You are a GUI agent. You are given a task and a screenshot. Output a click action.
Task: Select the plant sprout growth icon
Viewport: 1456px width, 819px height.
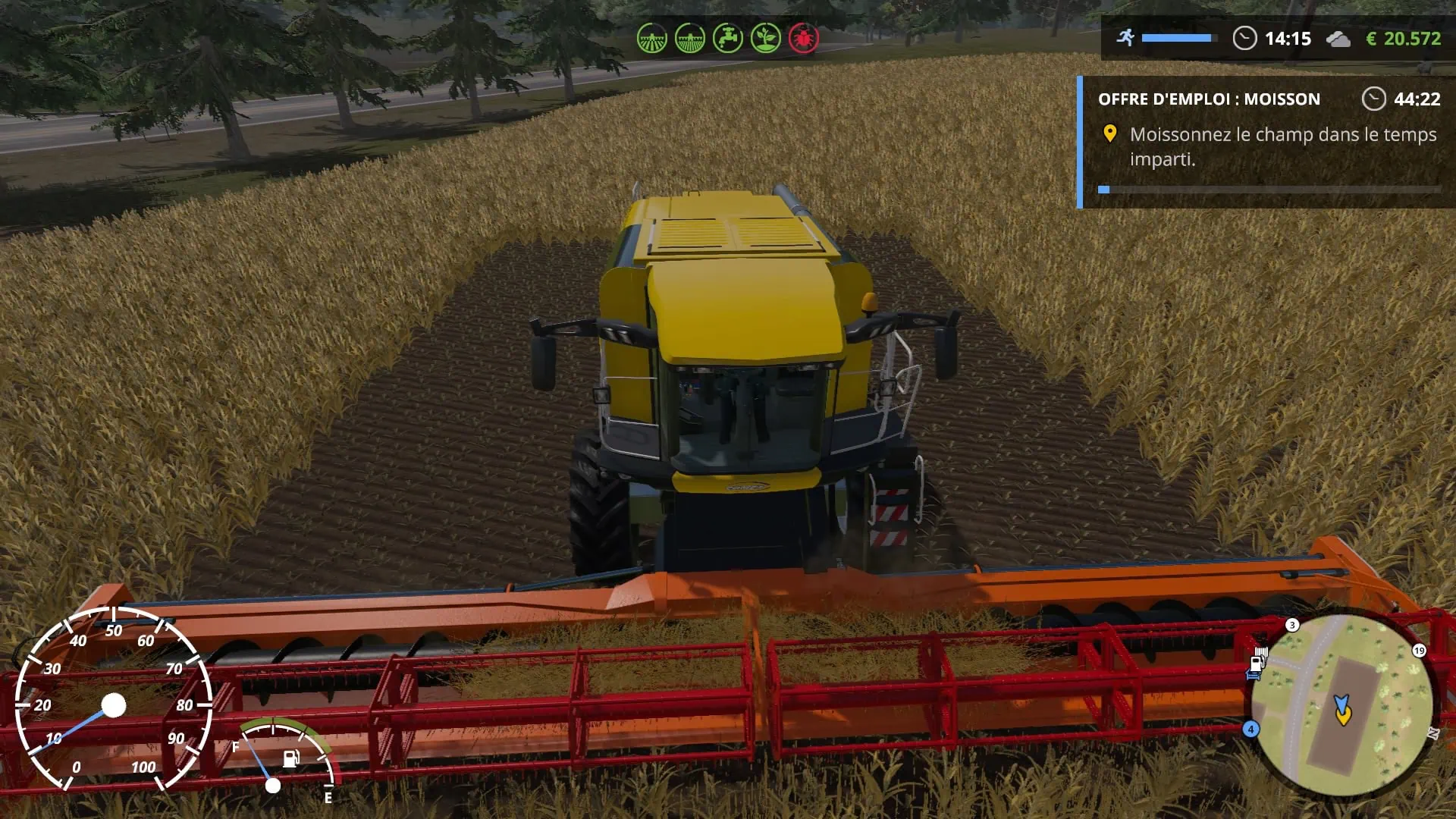pyautogui.click(x=765, y=38)
